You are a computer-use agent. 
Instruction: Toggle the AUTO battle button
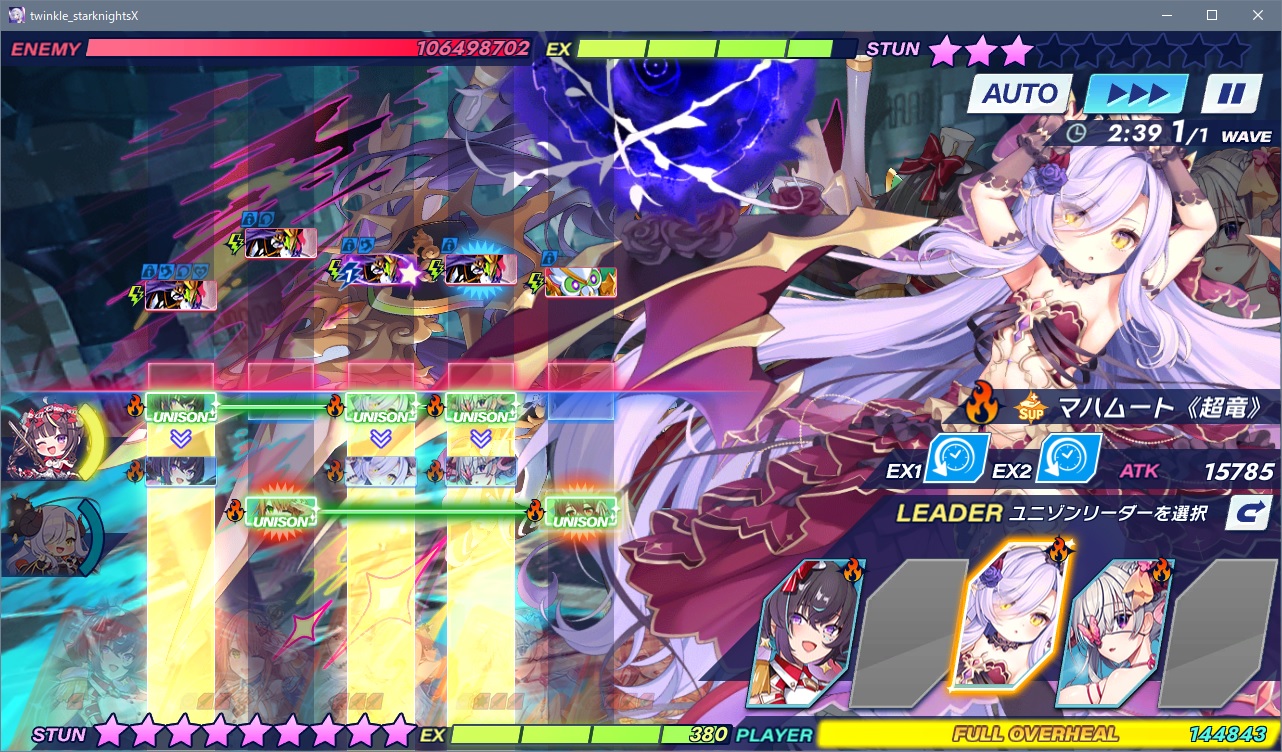(x=1019, y=94)
